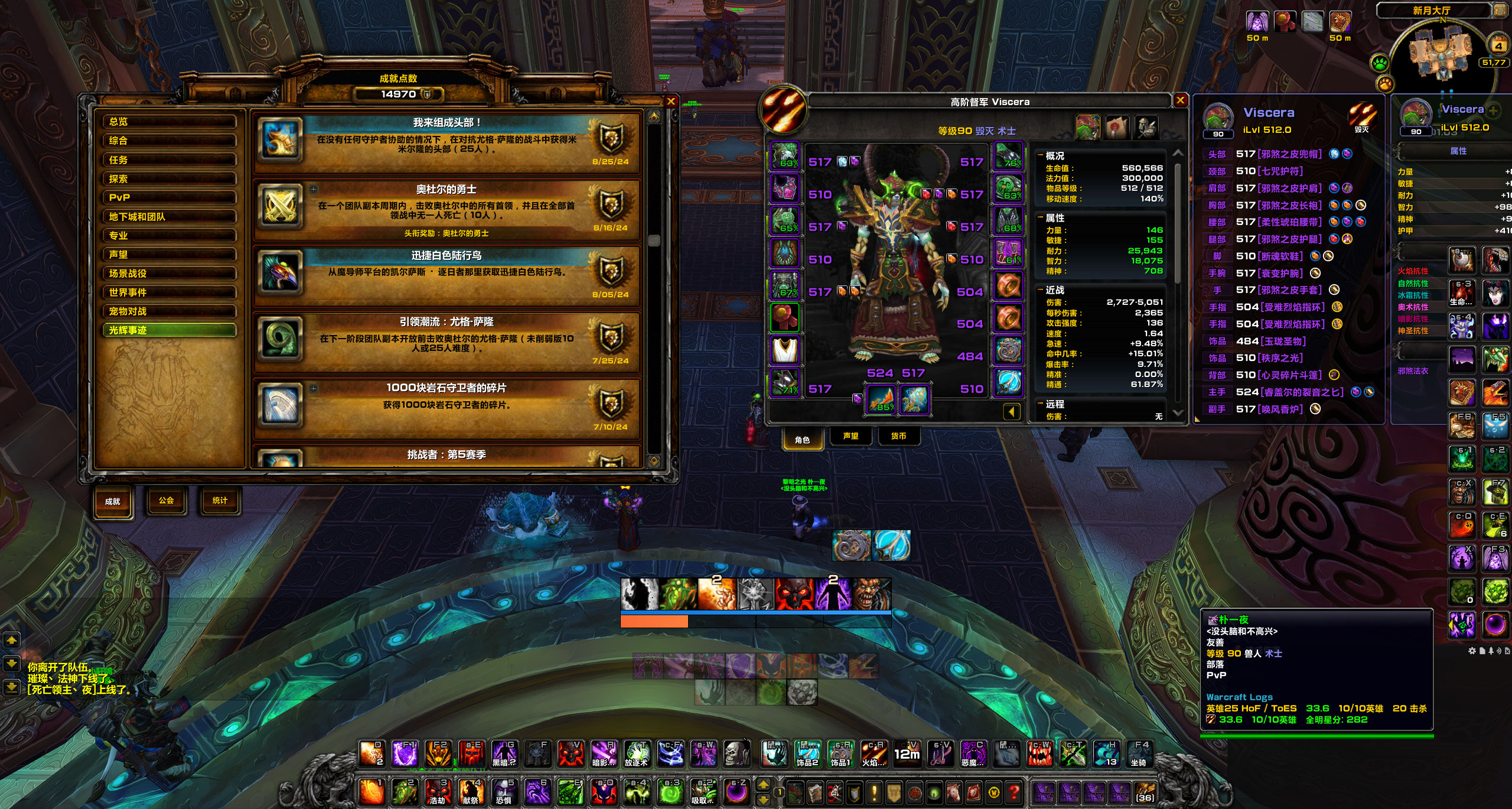Open the 货币 currency tab
This screenshot has height=809, width=1512.
(x=898, y=436)
